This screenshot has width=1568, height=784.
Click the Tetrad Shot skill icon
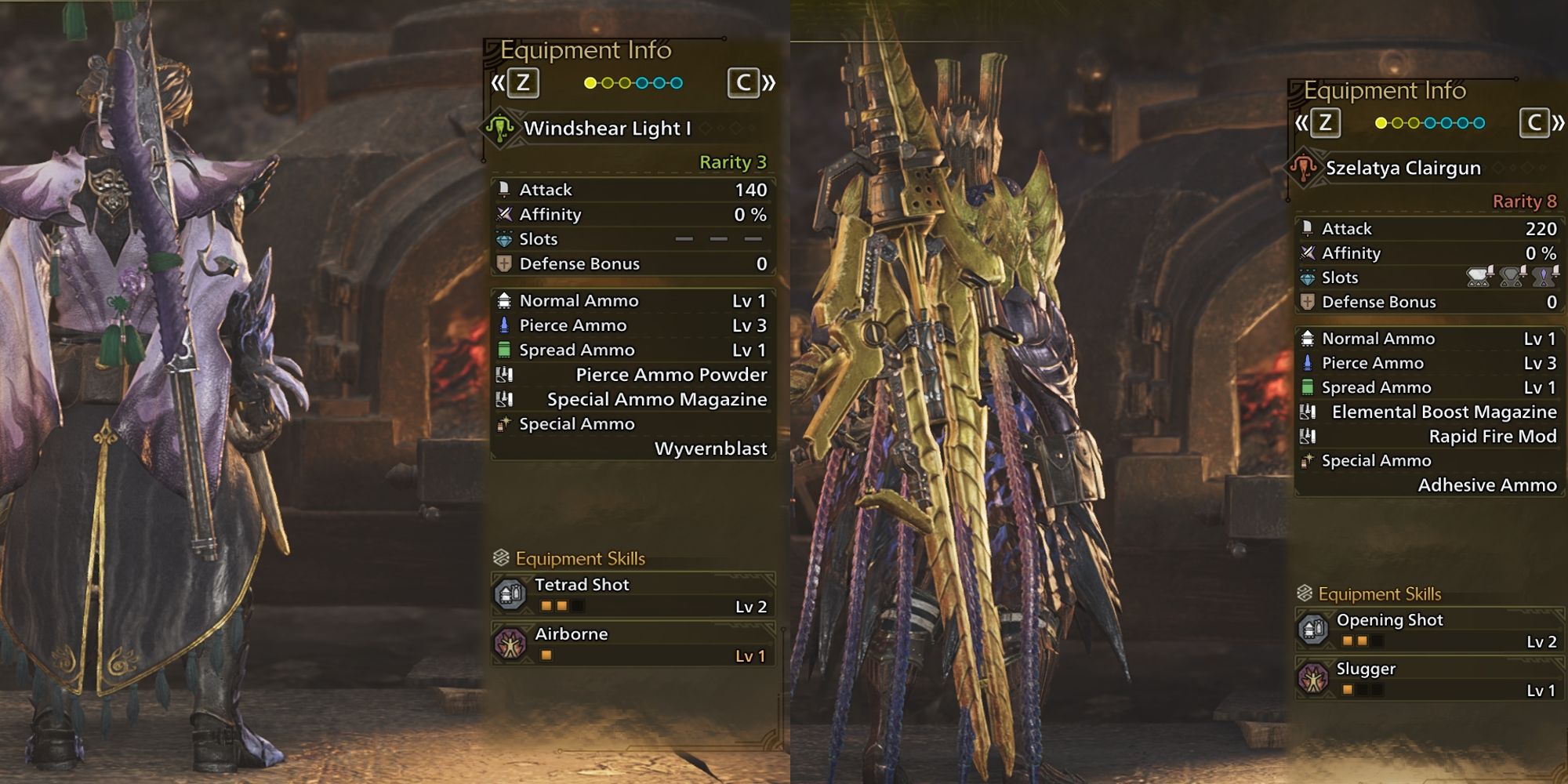pos(510,594)
